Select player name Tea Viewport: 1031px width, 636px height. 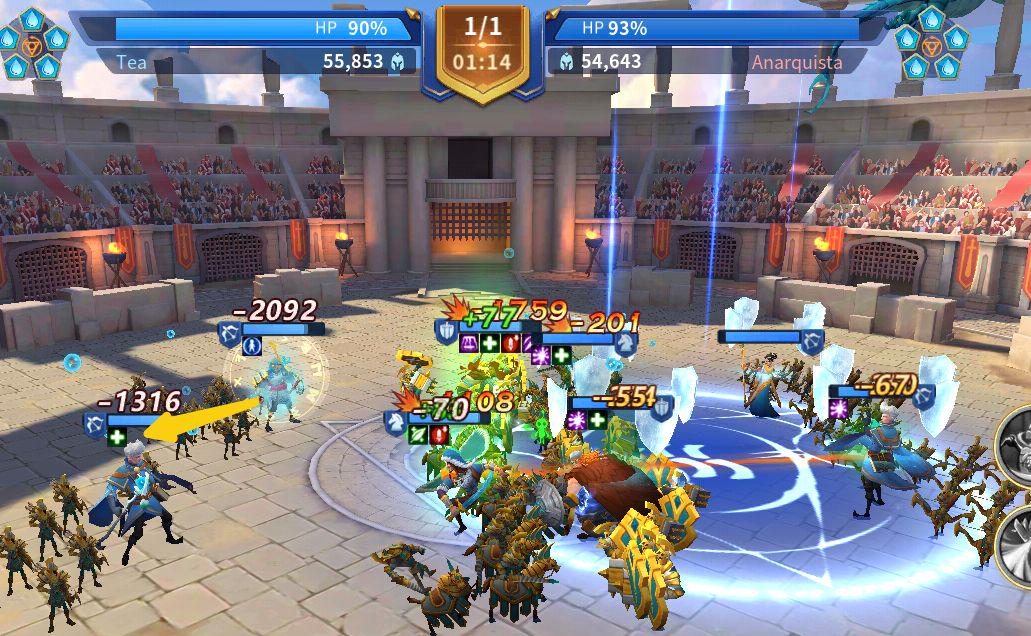pos(131,62)
